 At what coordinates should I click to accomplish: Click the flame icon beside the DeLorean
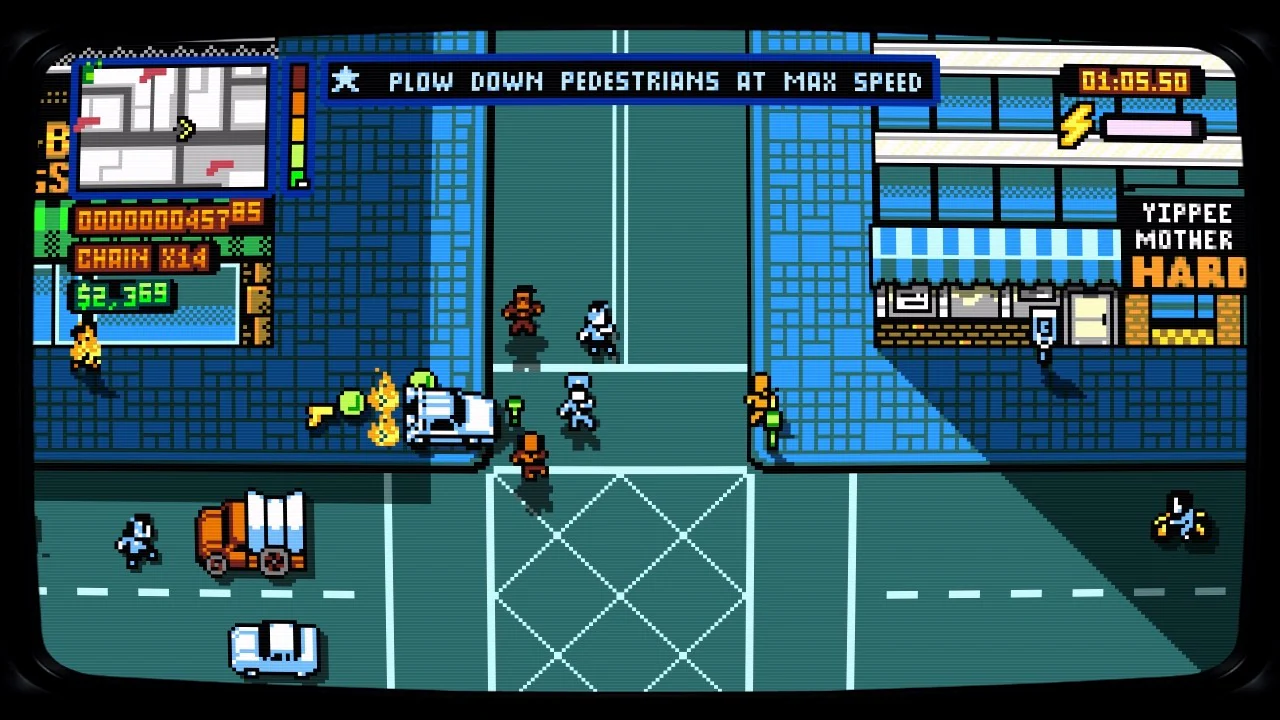[383, 405]
